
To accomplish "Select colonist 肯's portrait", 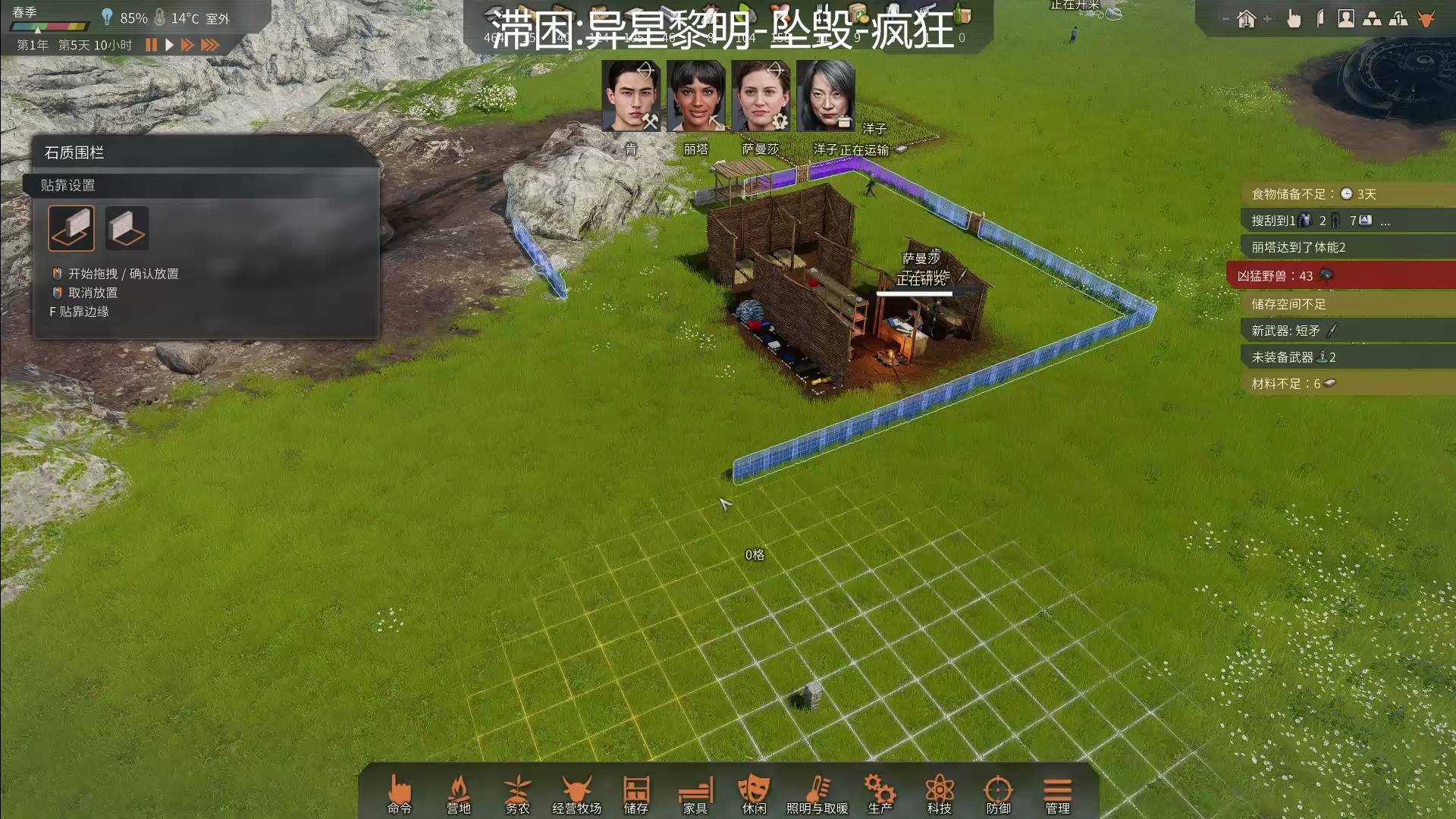I will click(x=632, y=95).
